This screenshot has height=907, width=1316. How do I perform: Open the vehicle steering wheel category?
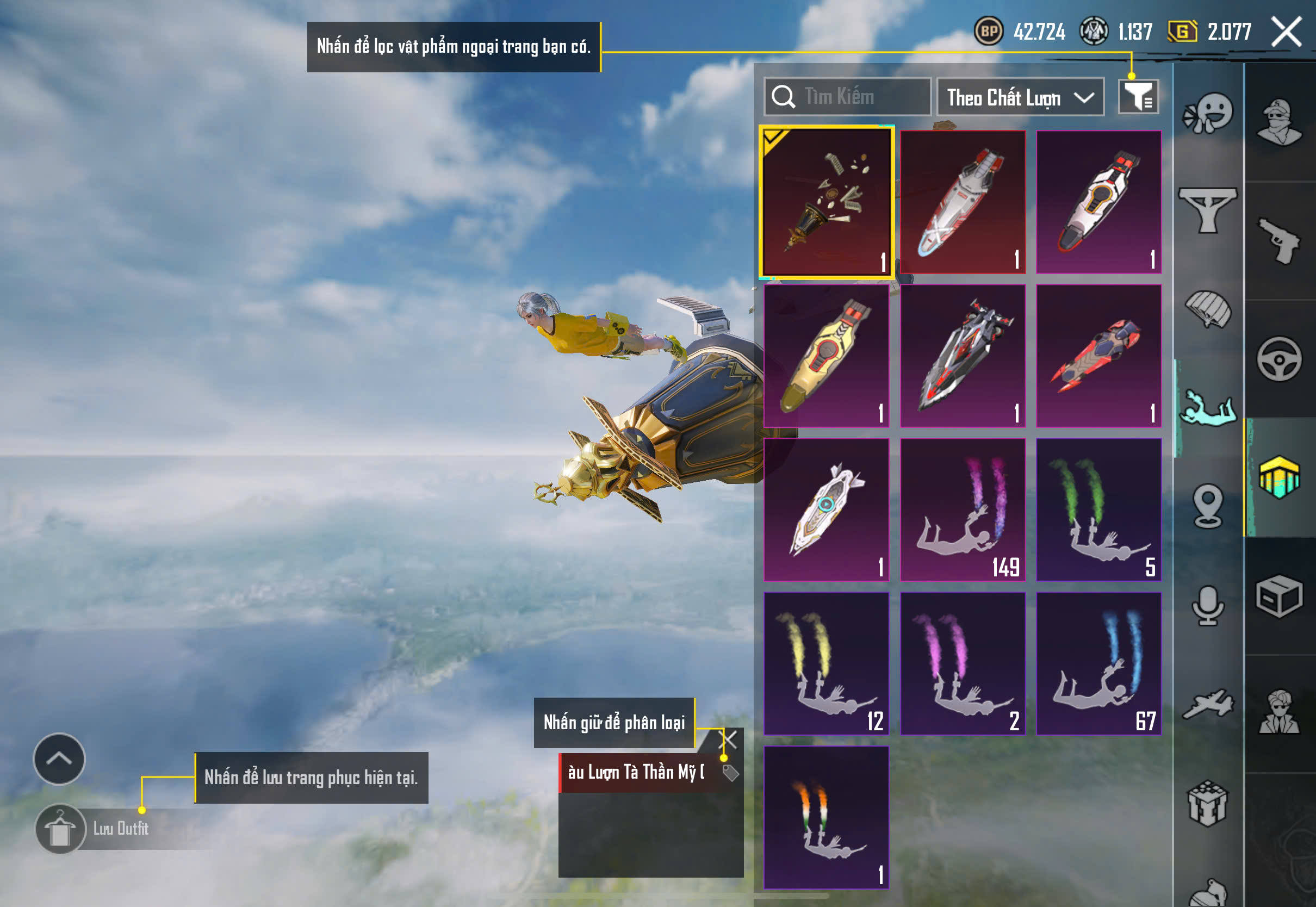(x=1279, y=359)
